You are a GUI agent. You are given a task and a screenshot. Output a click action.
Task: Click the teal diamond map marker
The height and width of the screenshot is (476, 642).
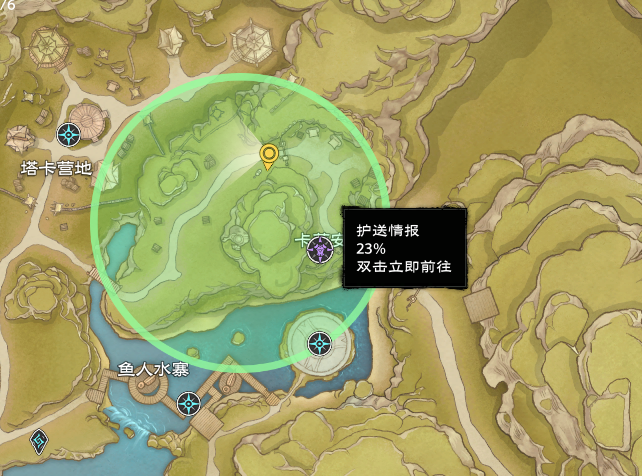point(39,439)
